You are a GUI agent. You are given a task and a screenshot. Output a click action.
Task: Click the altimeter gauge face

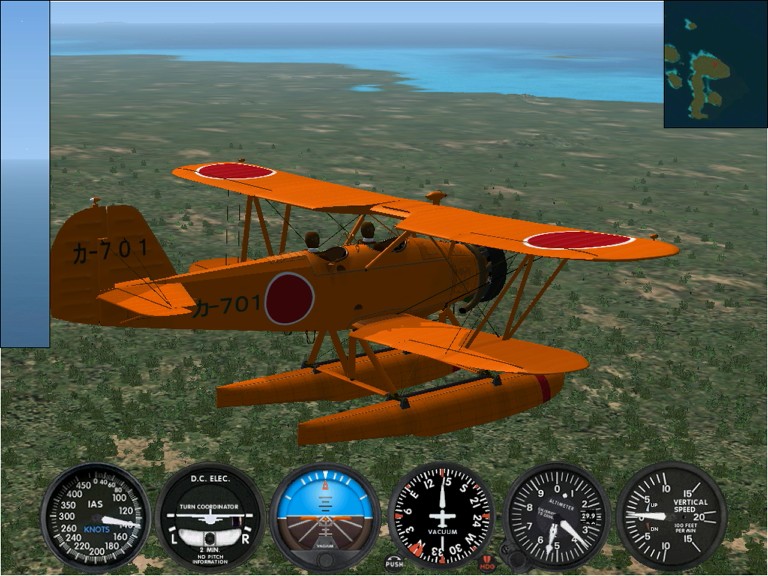pyautogui.click(x=556, y=516)
